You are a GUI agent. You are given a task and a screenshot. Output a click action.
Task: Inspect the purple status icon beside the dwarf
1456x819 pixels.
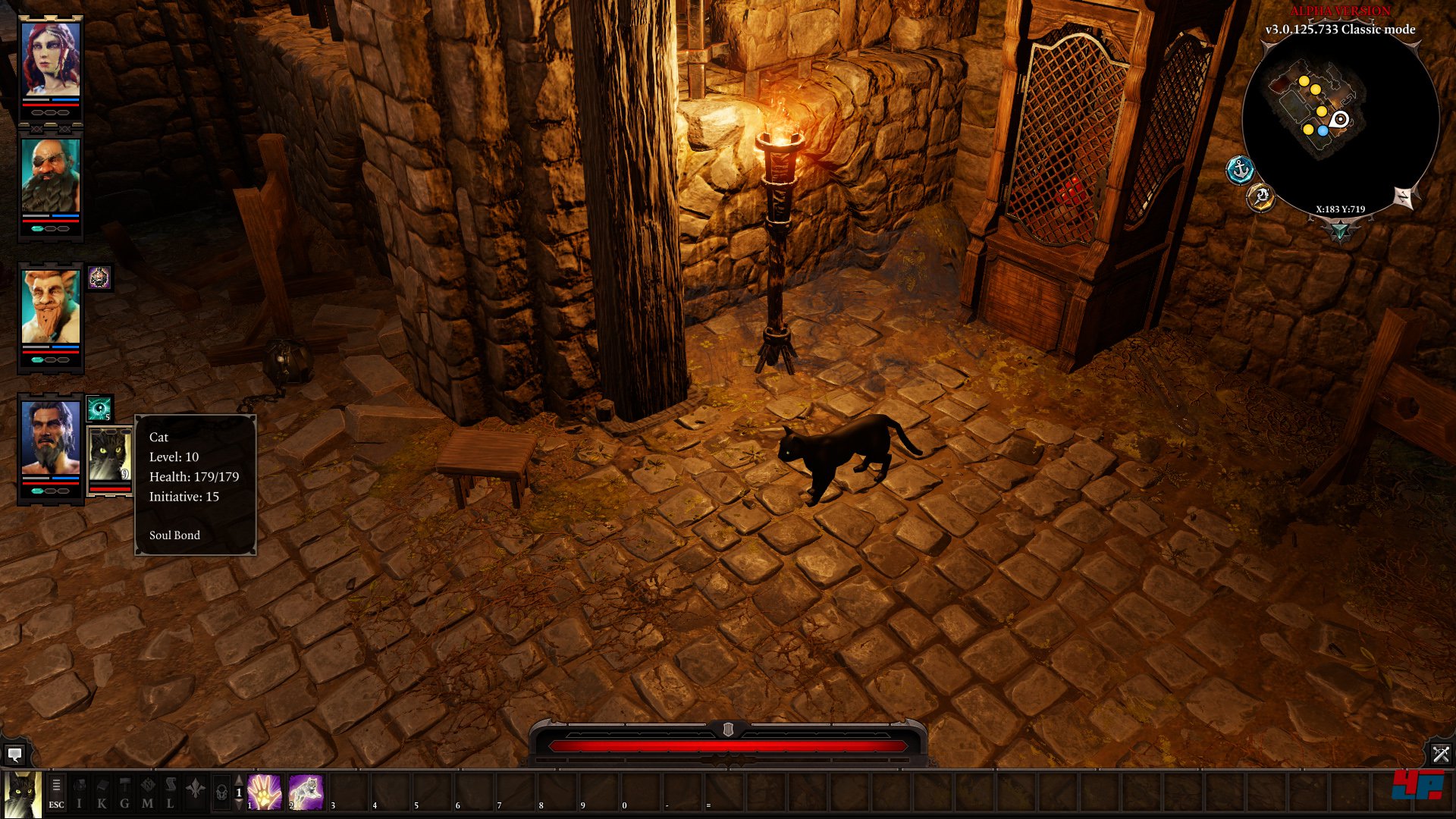(99, 278)
